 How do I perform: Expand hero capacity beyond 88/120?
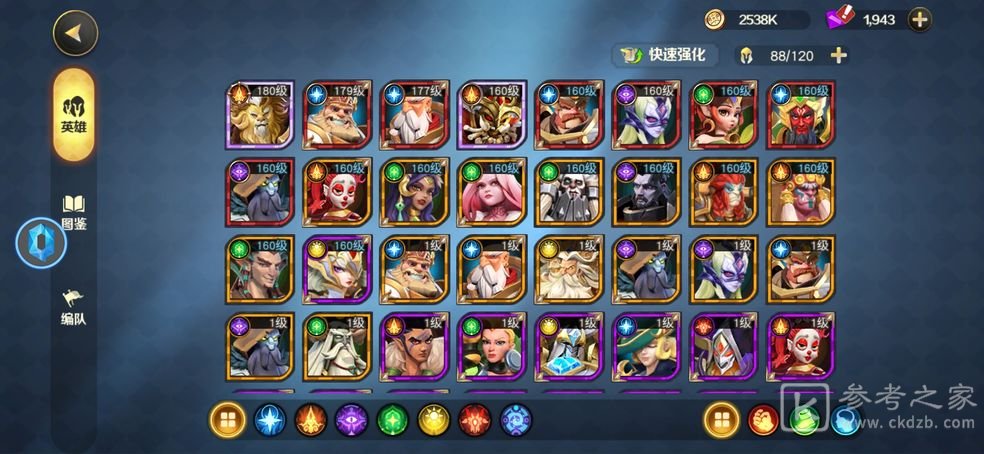pyautogui.click(x=838, y=55)
